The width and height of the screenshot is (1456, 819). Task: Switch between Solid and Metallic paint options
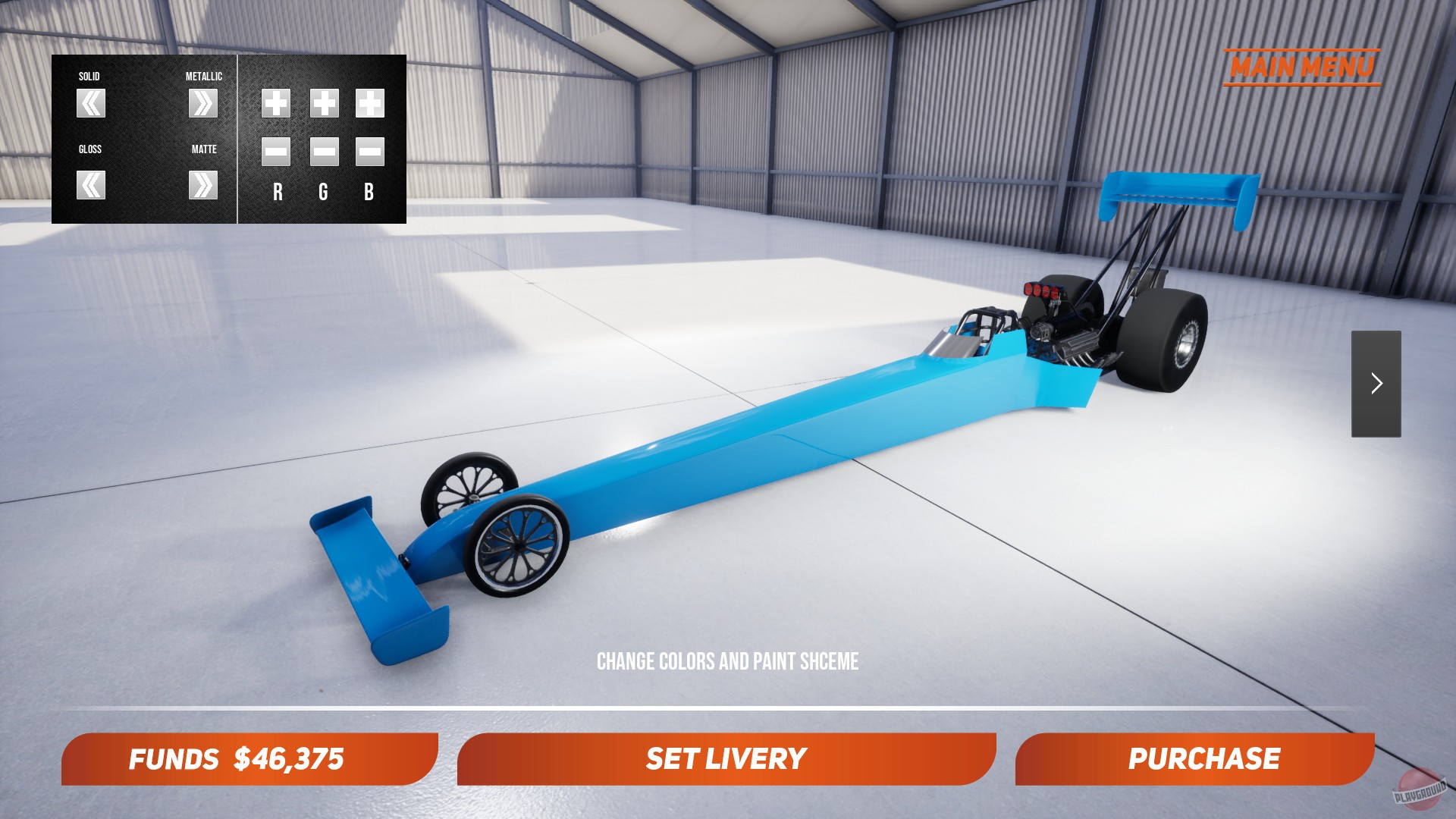pos(203,104)
